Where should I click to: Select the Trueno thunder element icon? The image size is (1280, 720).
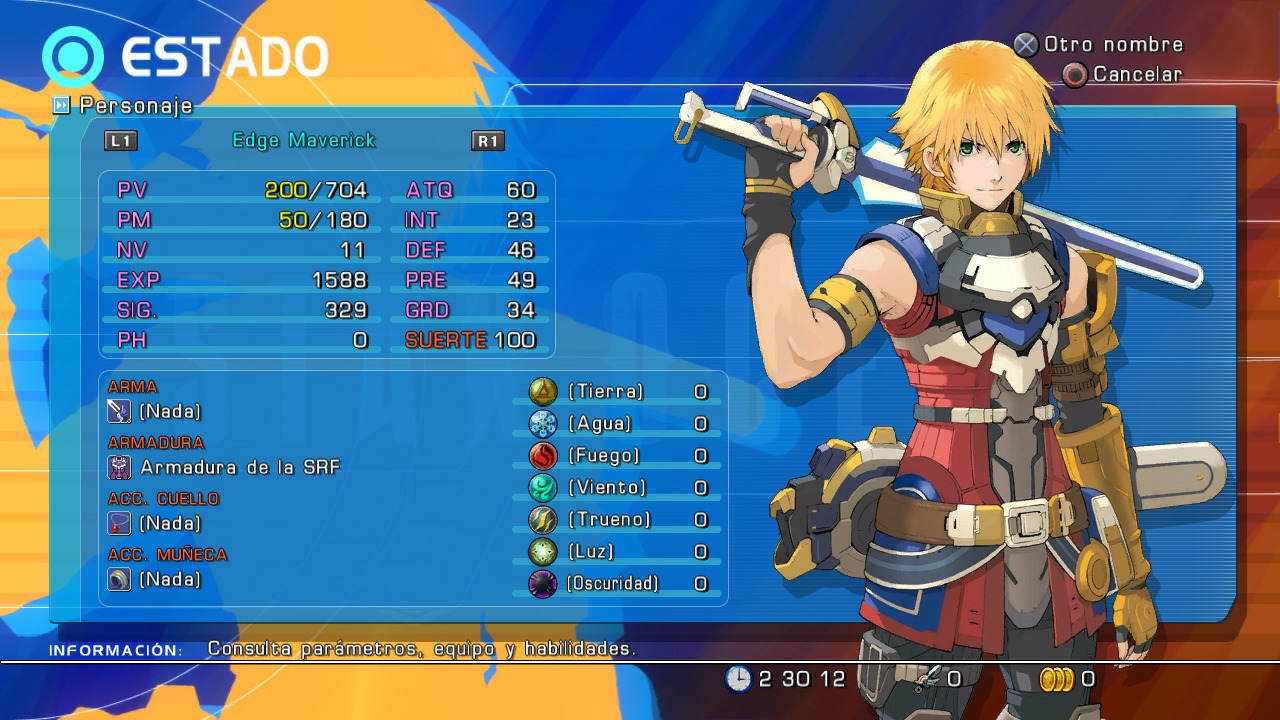point(541,519)
